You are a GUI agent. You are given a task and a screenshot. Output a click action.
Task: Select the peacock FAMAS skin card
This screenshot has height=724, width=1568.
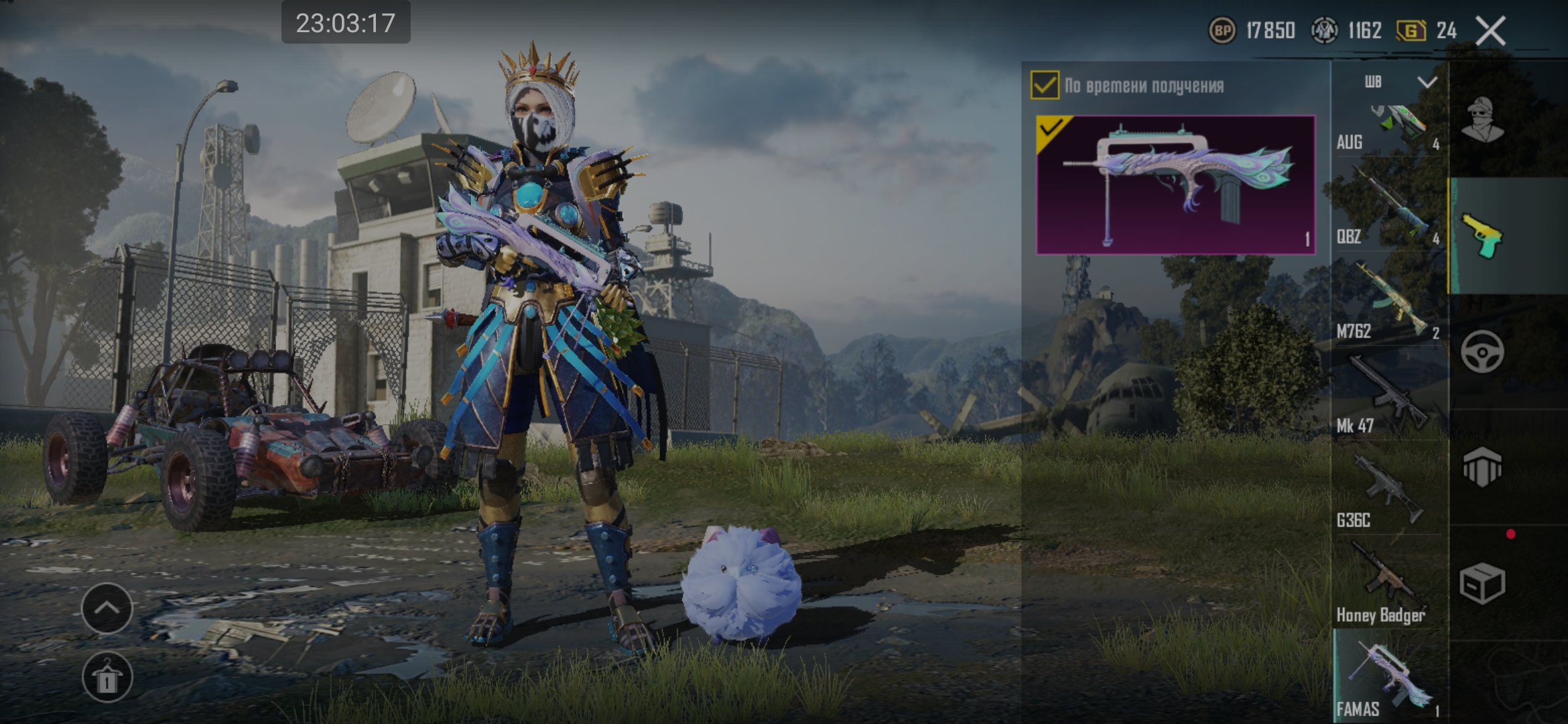pos(1175,184)
